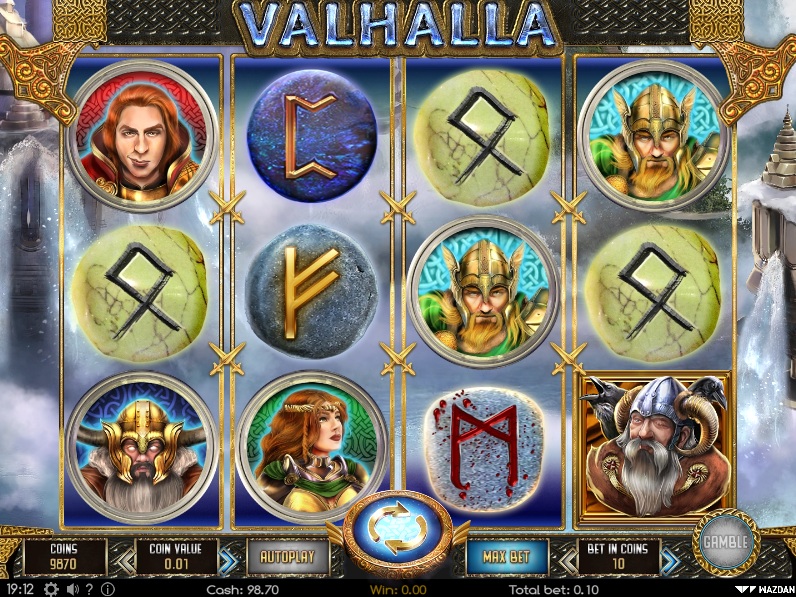Show the game info icon

tap(107, 590)
